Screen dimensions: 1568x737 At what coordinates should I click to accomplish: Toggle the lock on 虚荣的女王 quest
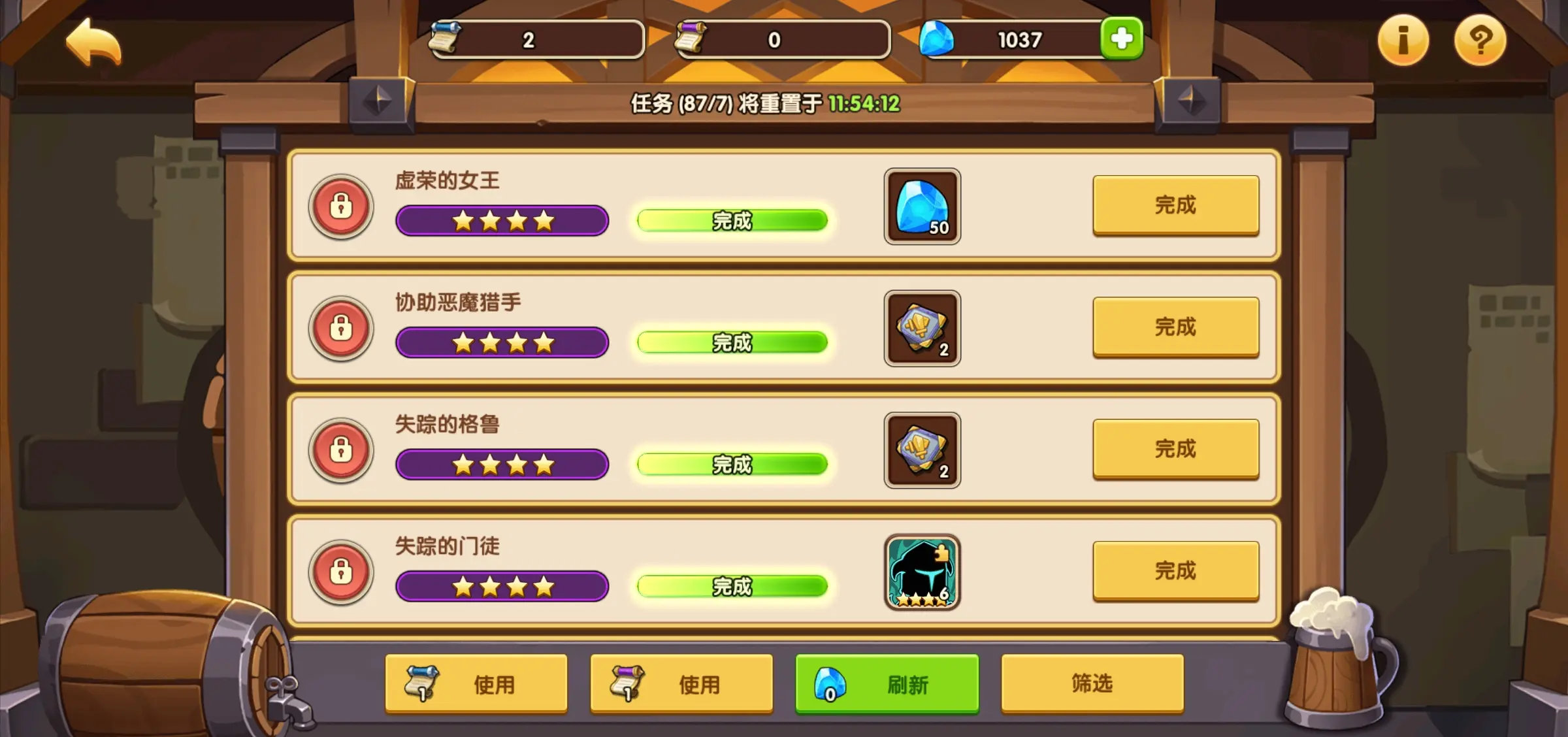coord(341,206)
